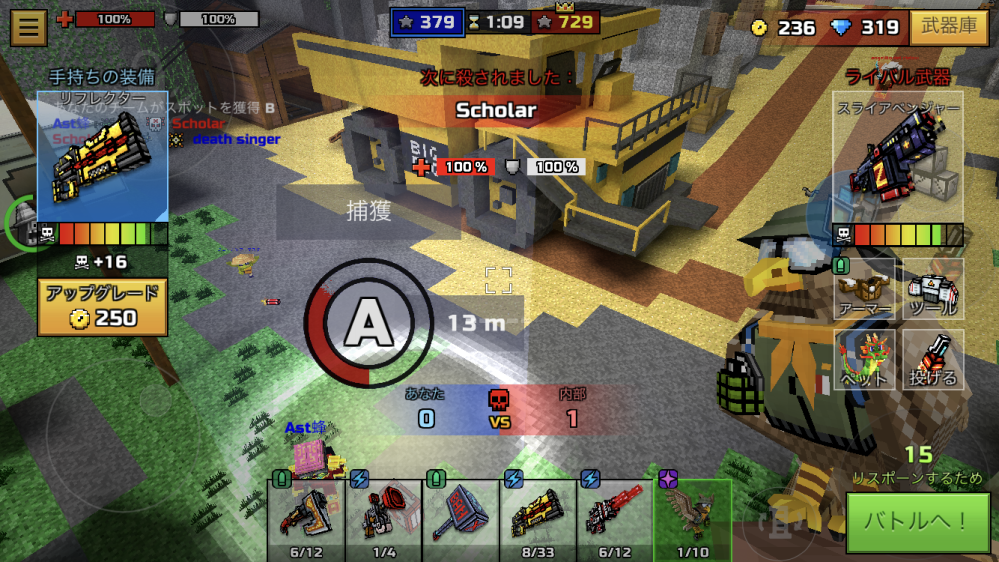
Task: Select the 6/12 primary weapon slot
Action: [306, 515]
